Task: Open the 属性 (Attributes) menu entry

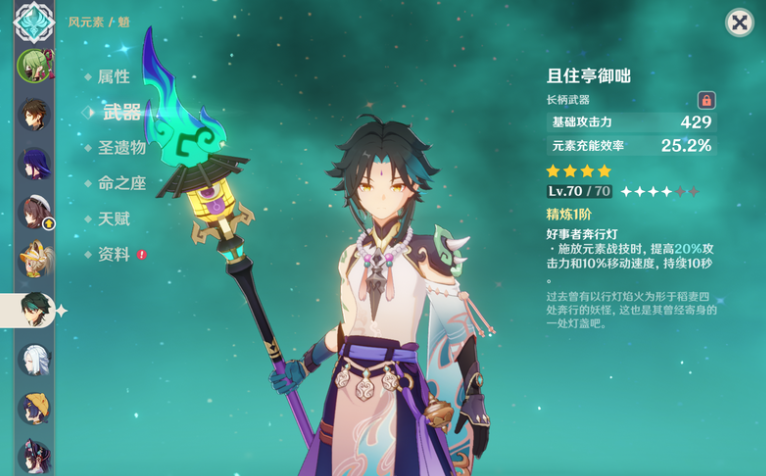Action: tap(113, 76)
